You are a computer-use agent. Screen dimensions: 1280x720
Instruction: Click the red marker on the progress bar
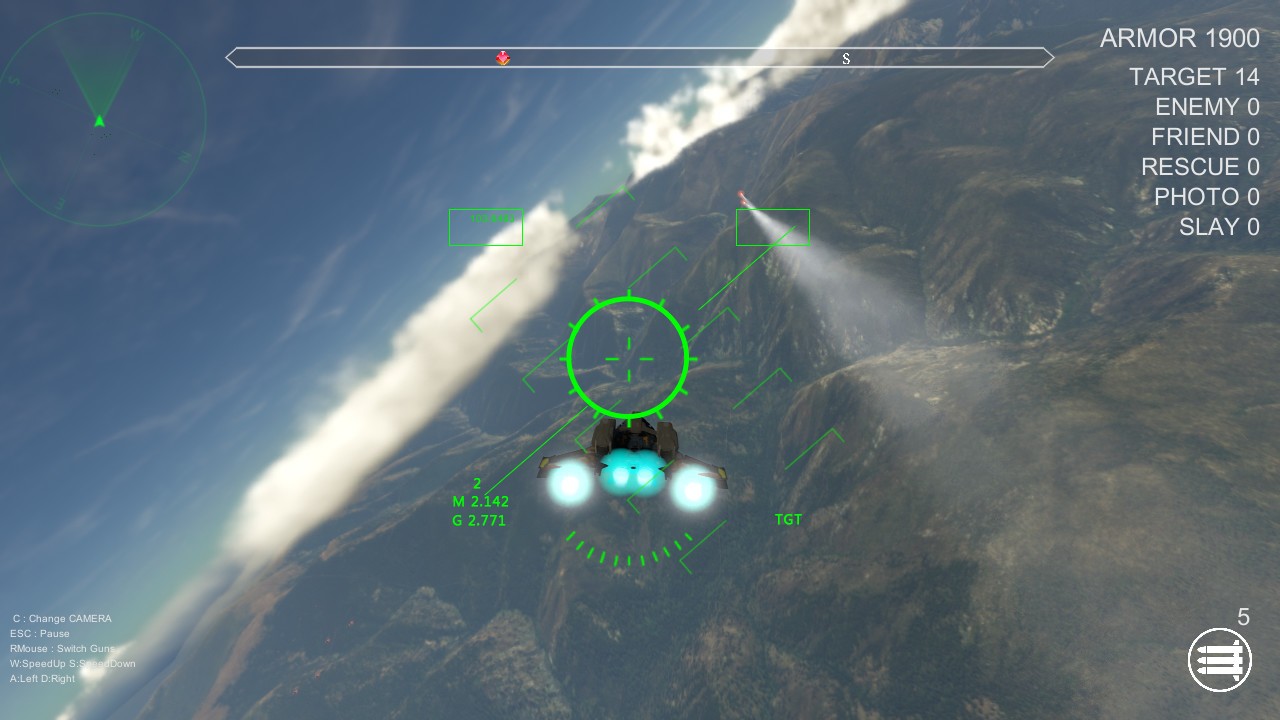503,58
